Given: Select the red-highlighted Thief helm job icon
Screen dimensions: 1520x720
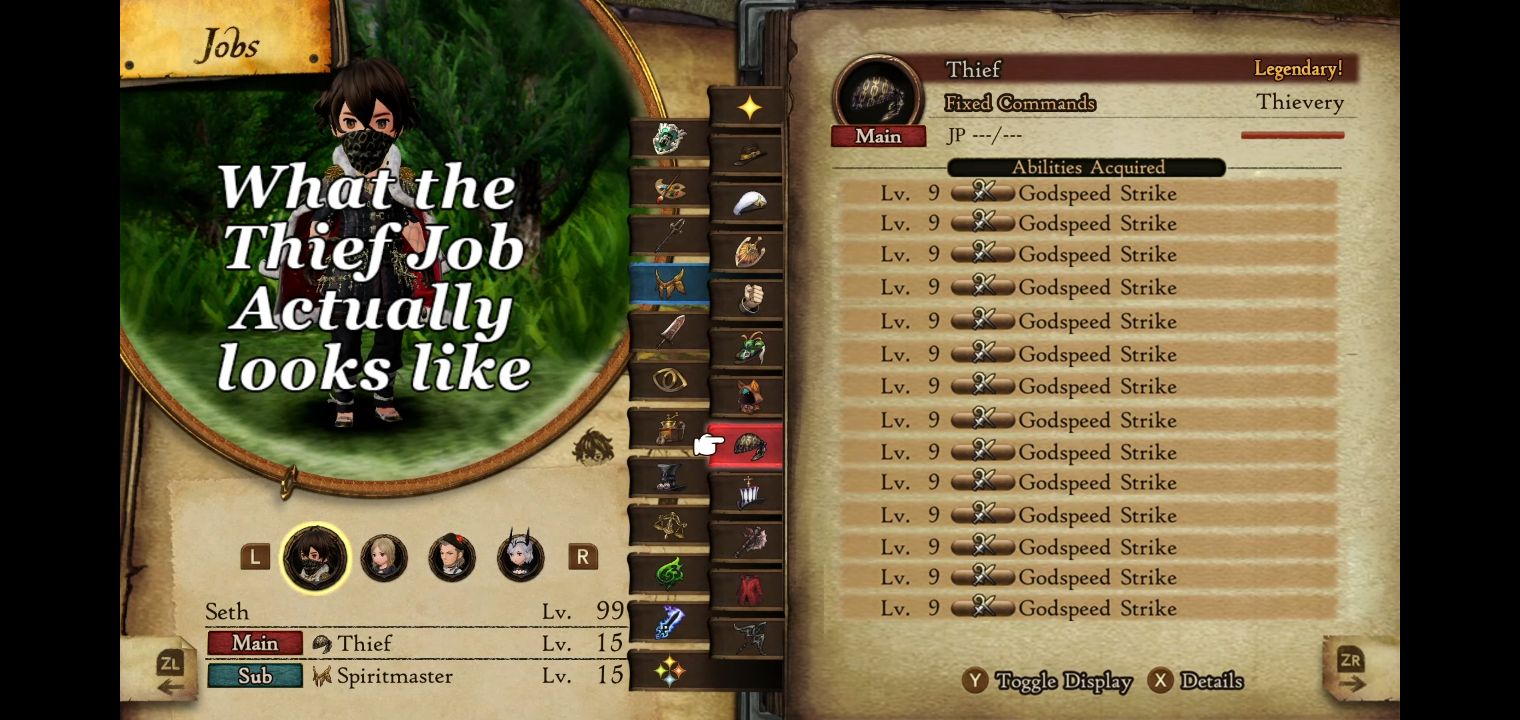Looking at the screenshot, I should tap(748, 444).
